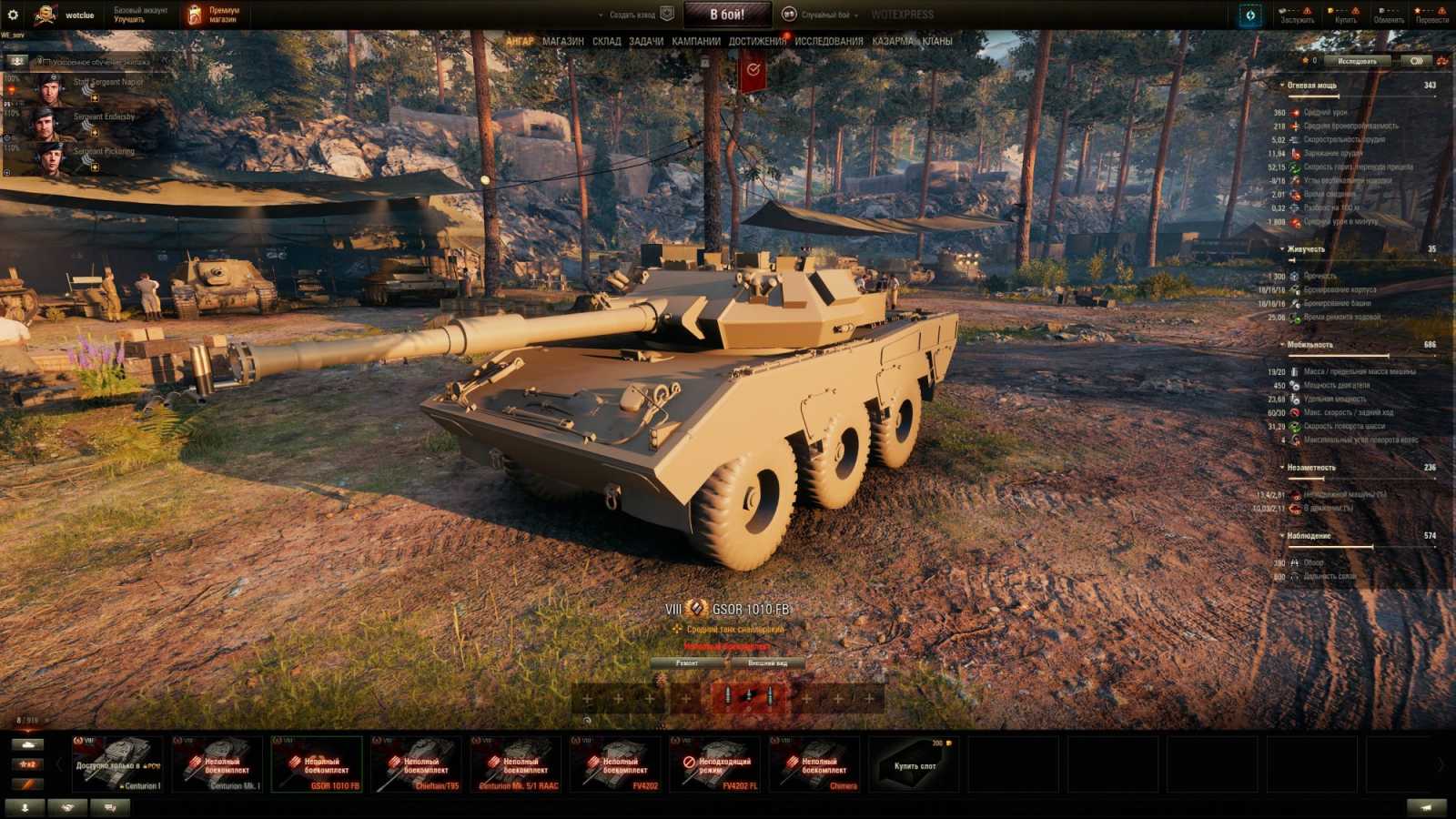1456x819 pixels.
Task: Add a skill for Staff Sergeant Napior
Action: pos(96,97)
